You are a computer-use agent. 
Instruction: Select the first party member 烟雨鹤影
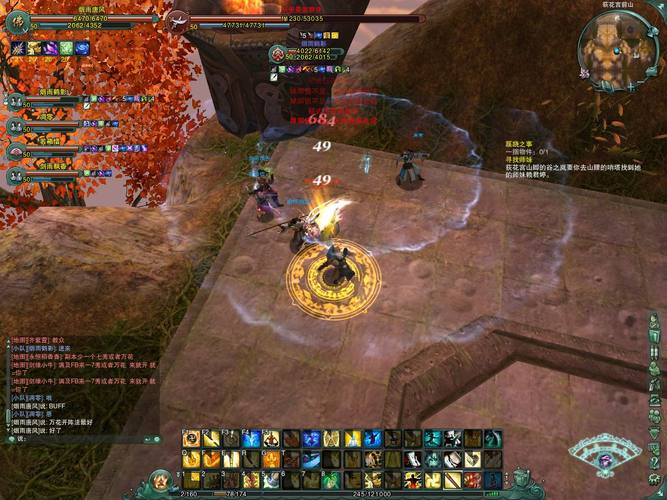[x=15, y=101]
